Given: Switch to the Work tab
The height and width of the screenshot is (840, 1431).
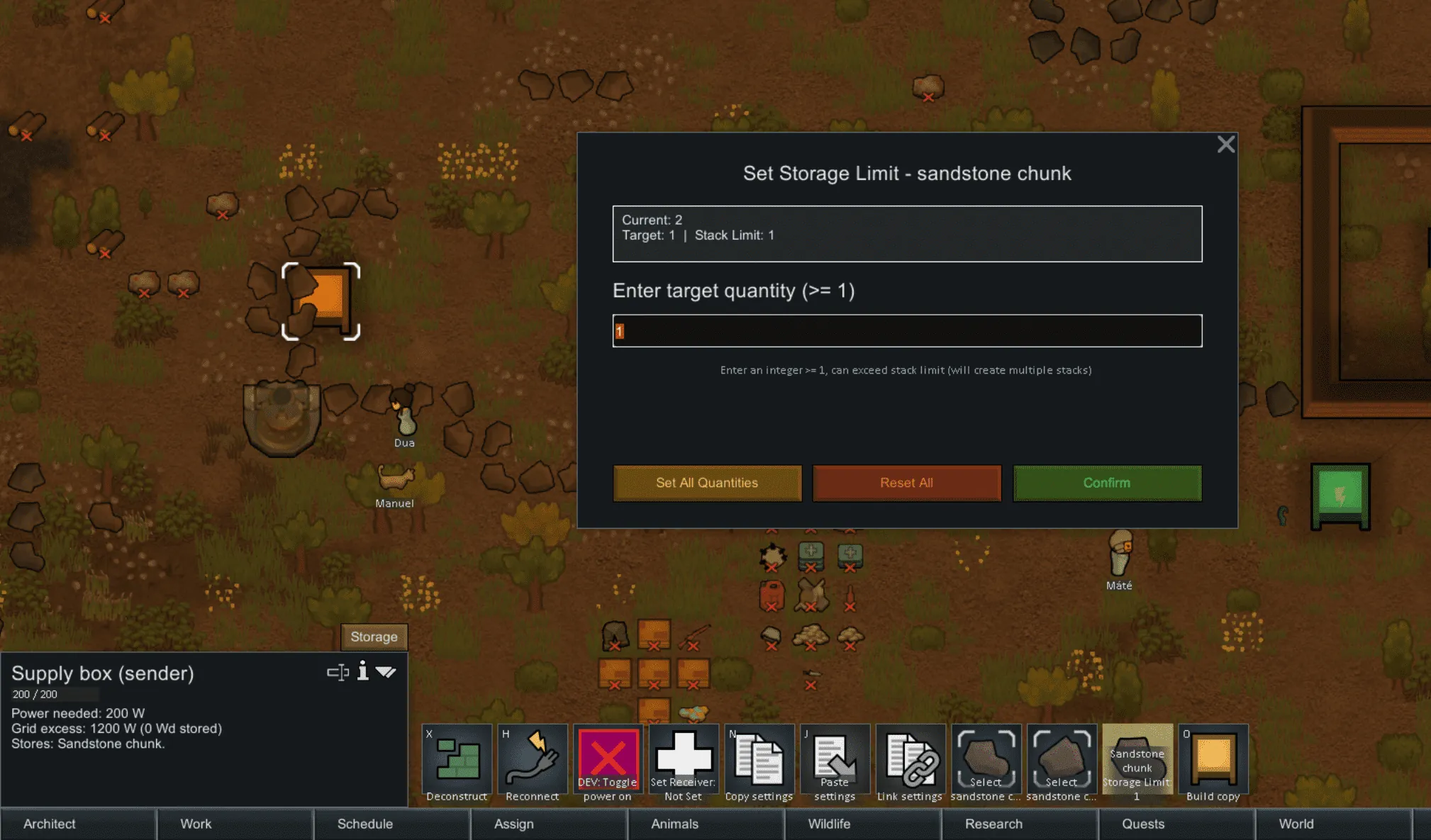Looking at the screenshot, I should coord(196,824).
